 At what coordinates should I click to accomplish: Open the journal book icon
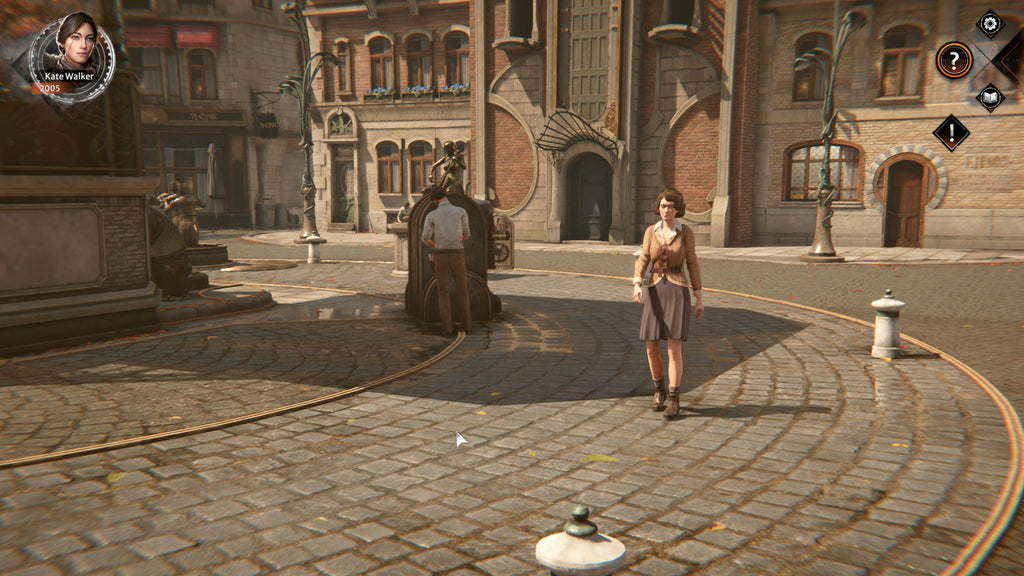click(x=989, y=97)
